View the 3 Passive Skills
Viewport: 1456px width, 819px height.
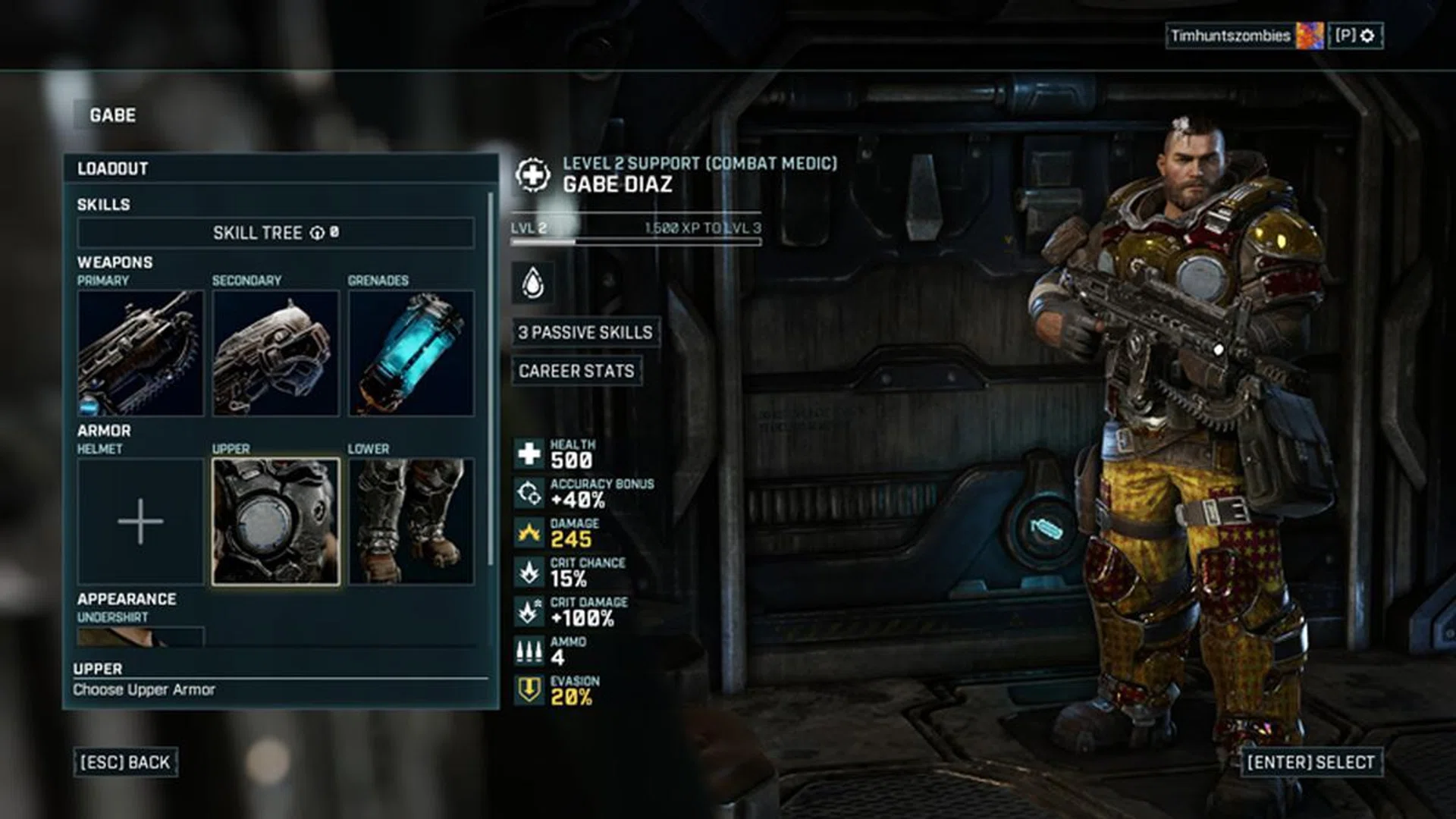(585, 332)
